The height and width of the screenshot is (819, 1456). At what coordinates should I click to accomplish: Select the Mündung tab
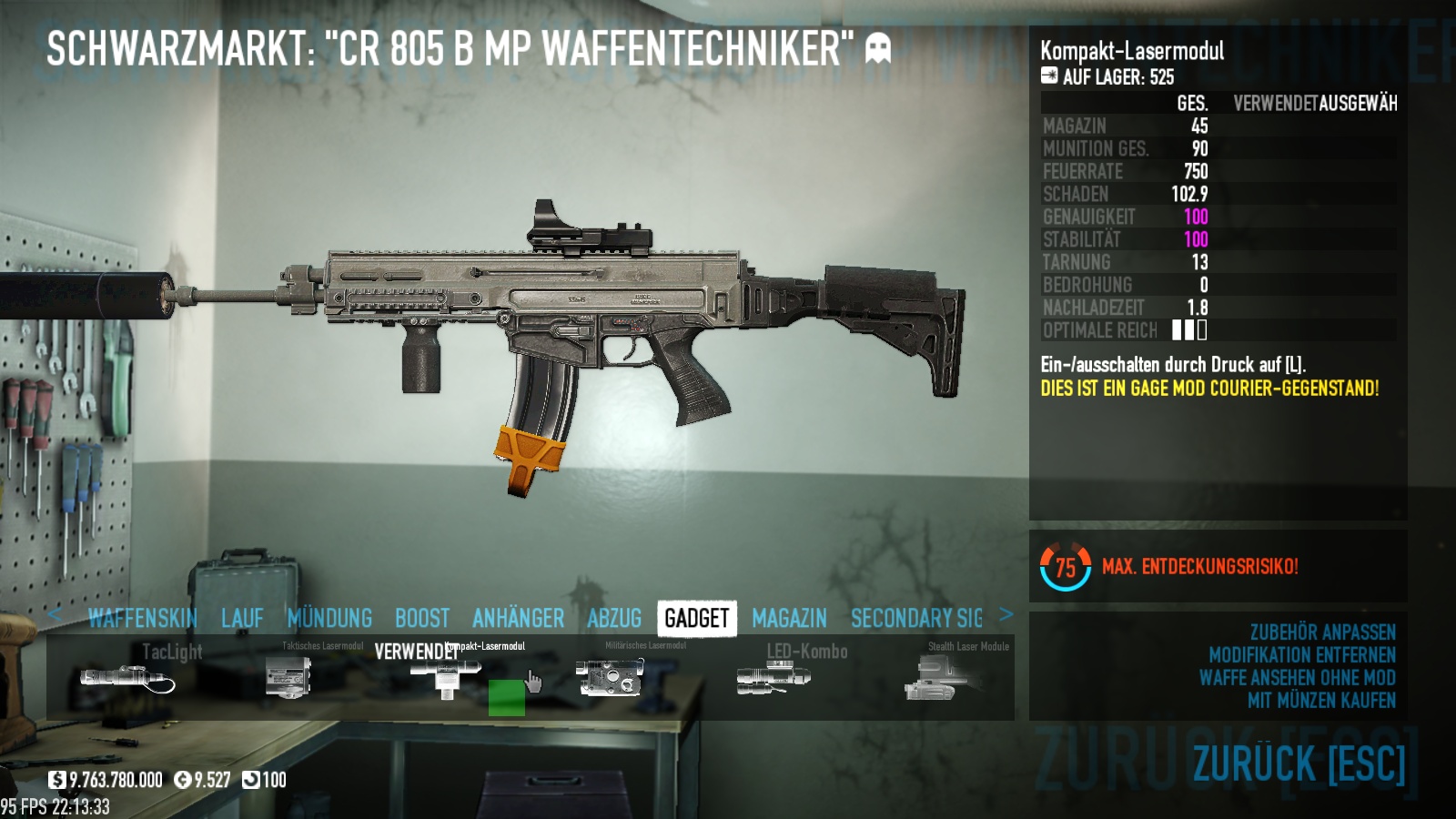pyautogui.click(x=329, y=619)
